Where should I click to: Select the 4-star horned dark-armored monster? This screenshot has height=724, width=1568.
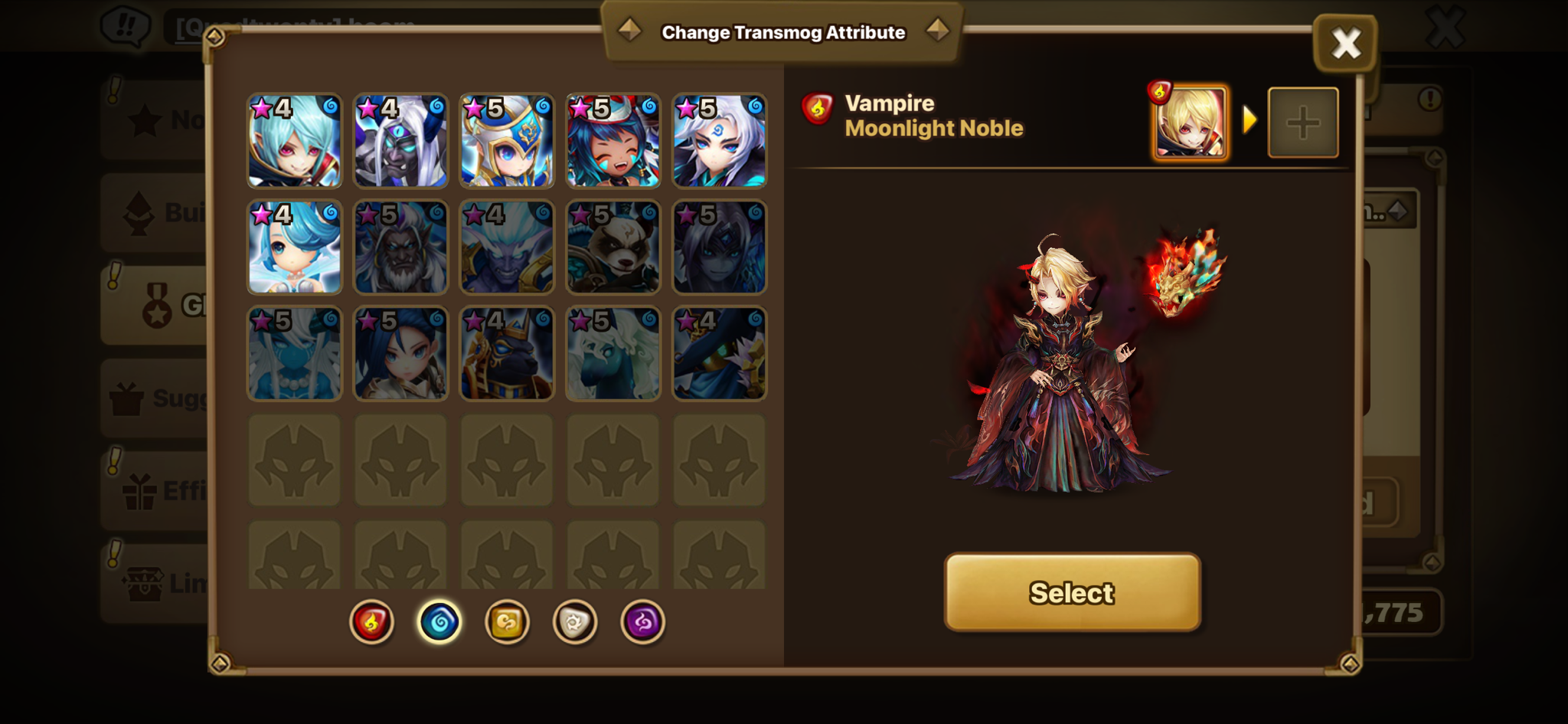pyautogui.click(x=400, y=141)
